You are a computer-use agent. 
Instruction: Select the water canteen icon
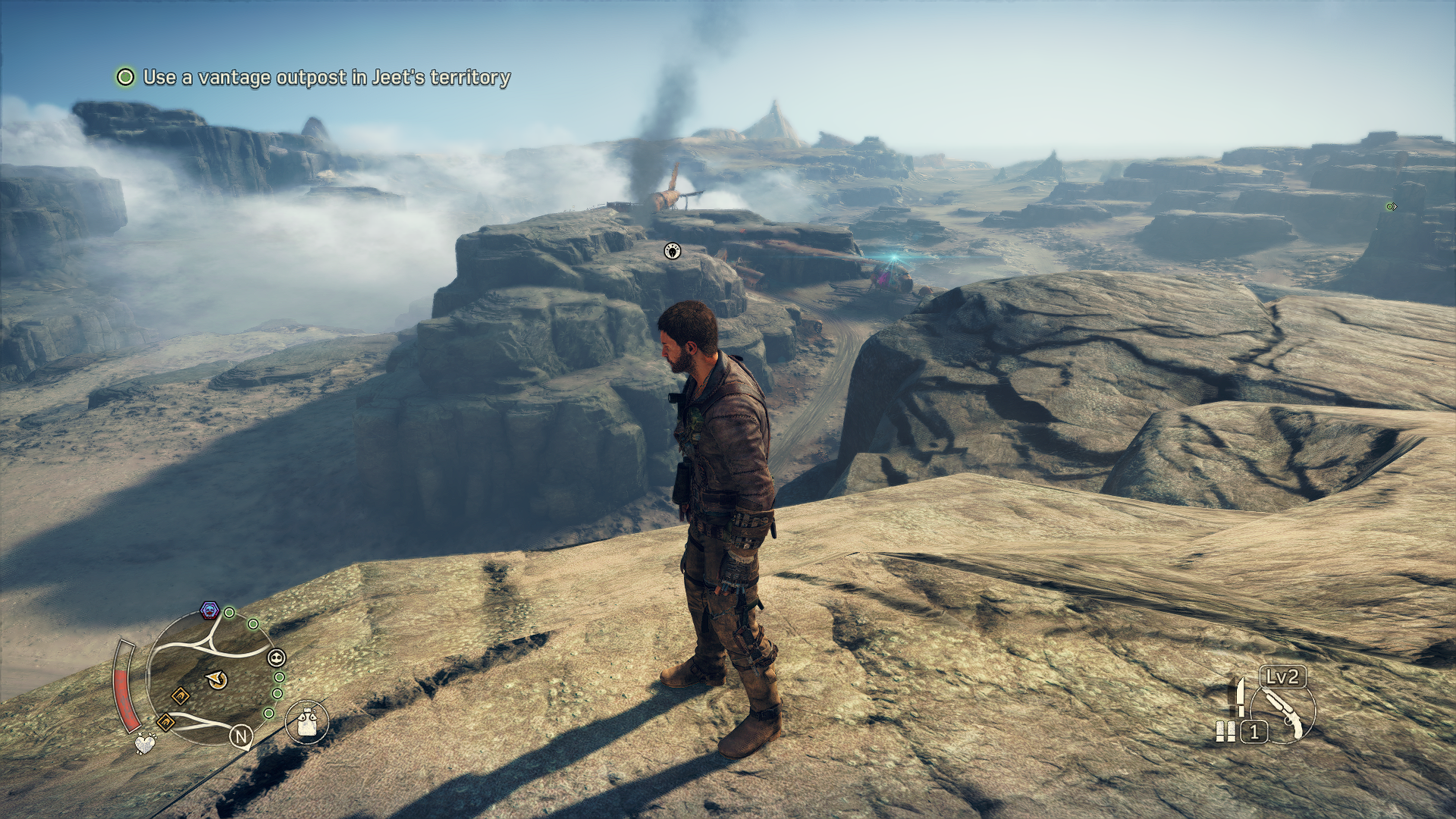tap(307, 722)
